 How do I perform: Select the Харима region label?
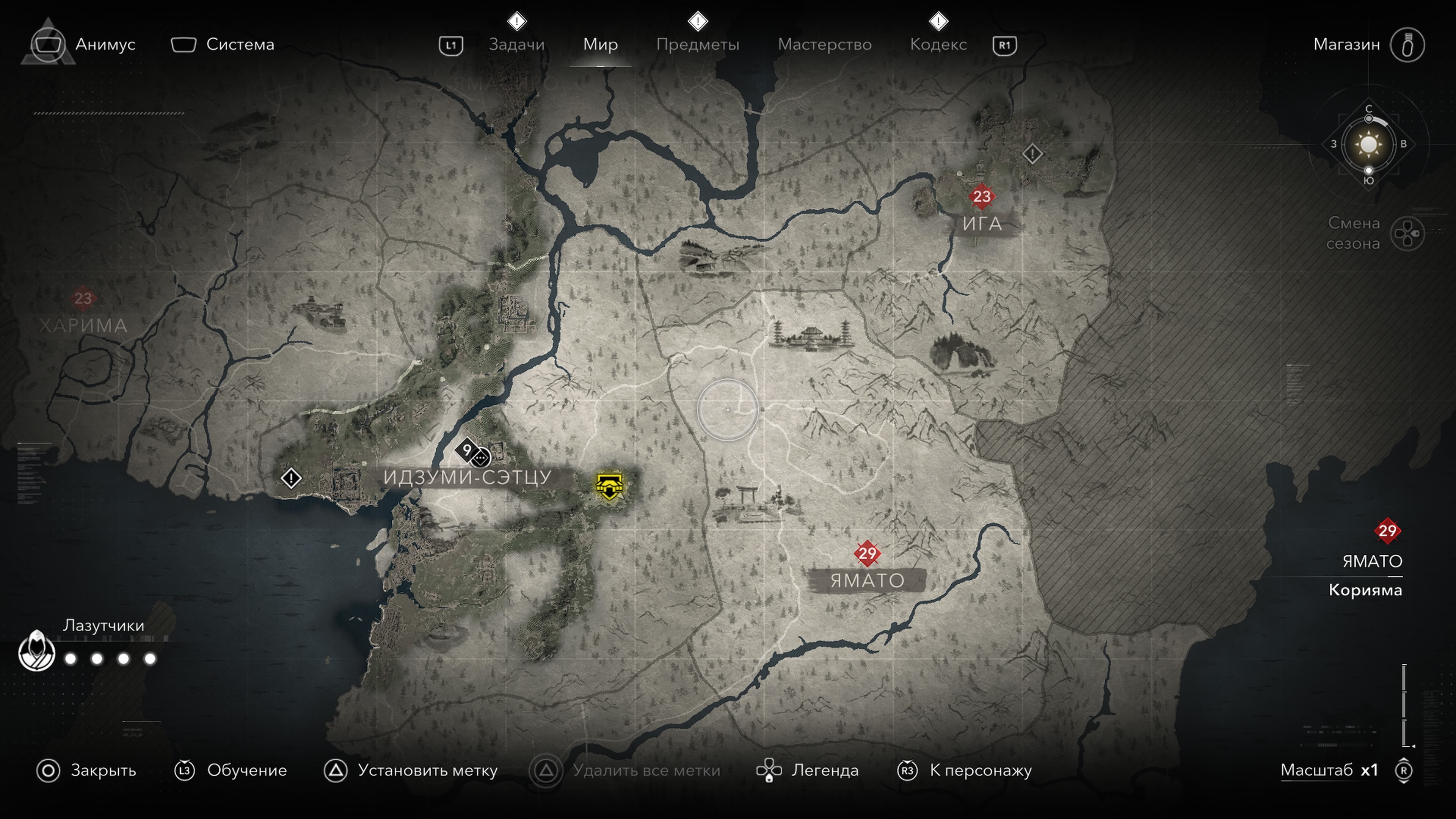coord(83,326)
